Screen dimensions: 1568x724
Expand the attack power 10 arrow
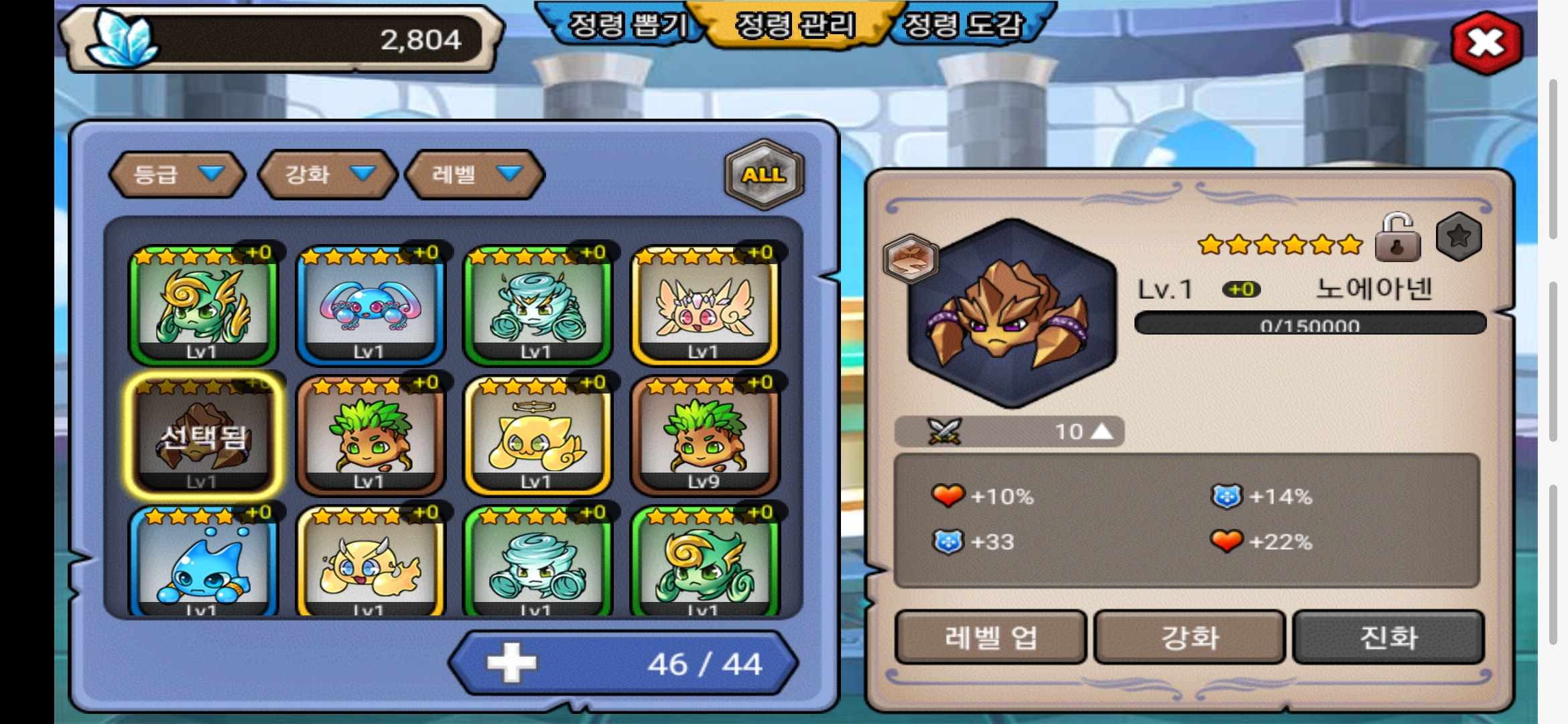pyautogui.click(x=1102, y=432)
